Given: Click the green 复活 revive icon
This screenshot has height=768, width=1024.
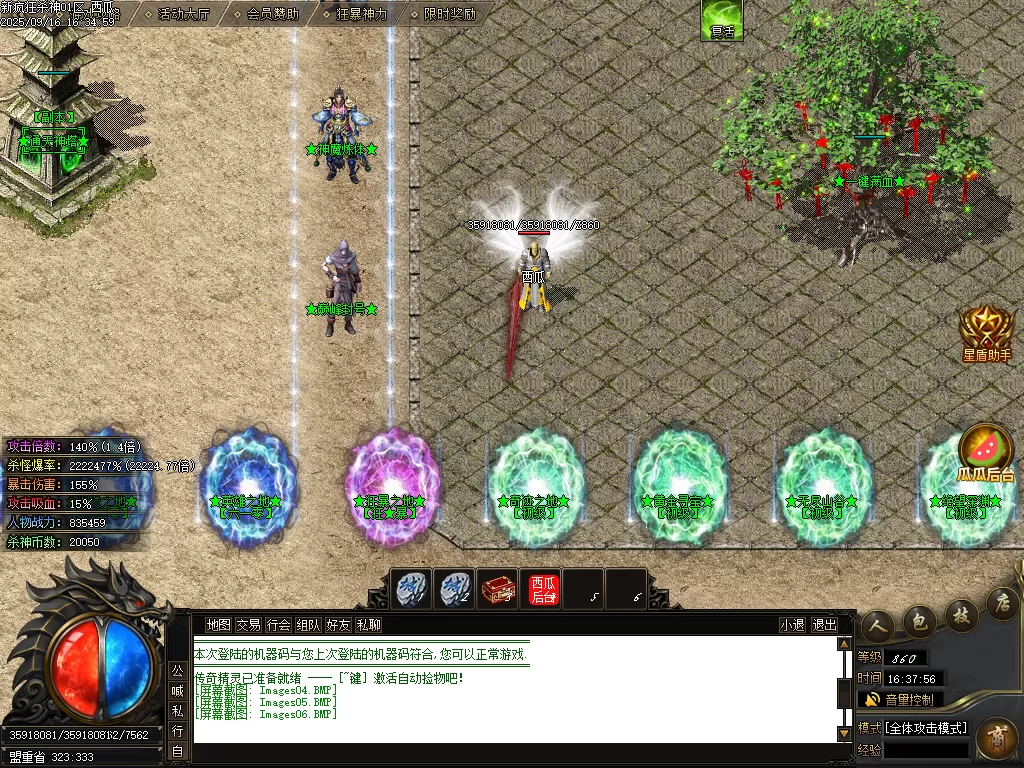Looking at the screenshot, I should pyautogui.click(x=721, y=20).
